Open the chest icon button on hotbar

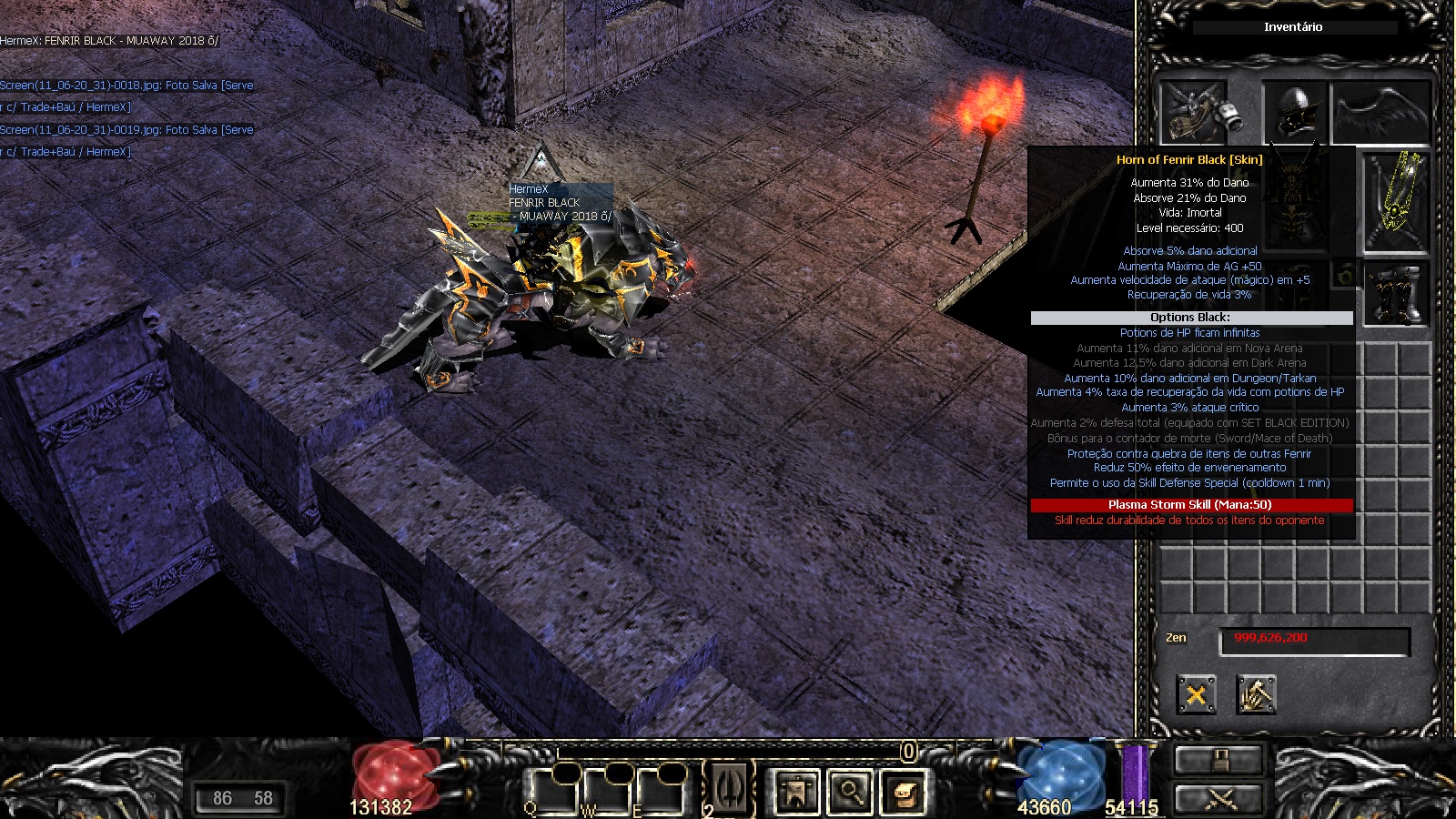tap(905, 792)
